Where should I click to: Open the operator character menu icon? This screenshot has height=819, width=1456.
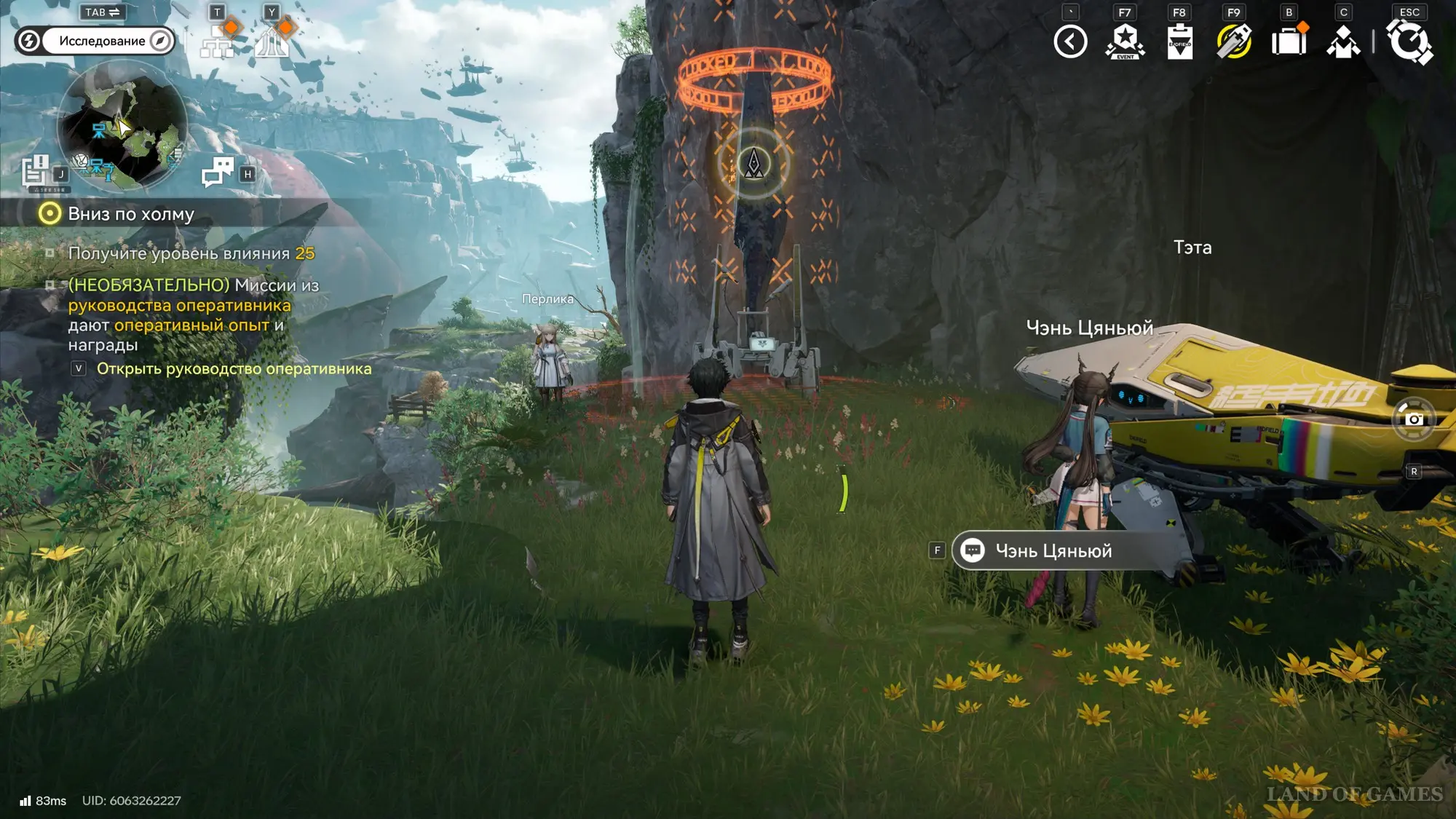1343,41
